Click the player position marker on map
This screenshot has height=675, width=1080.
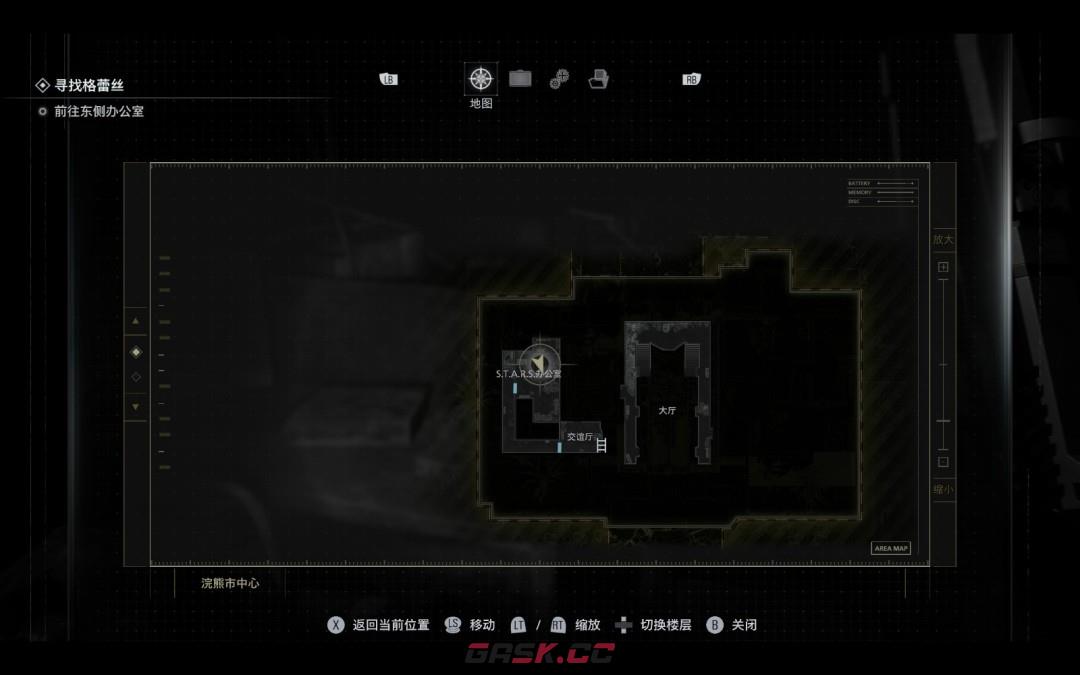541,360
